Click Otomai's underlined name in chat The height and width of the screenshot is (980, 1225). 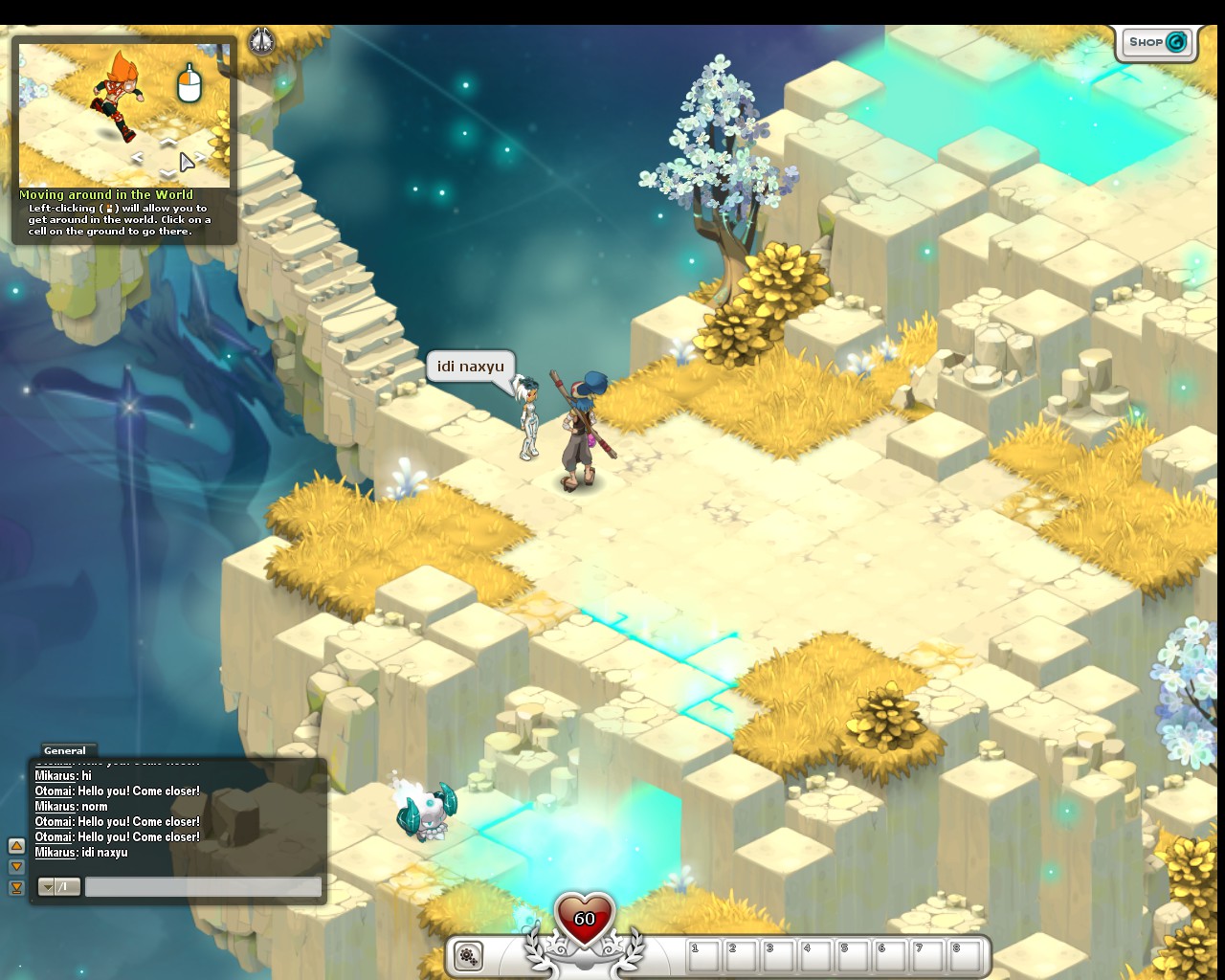pos(54,791)
